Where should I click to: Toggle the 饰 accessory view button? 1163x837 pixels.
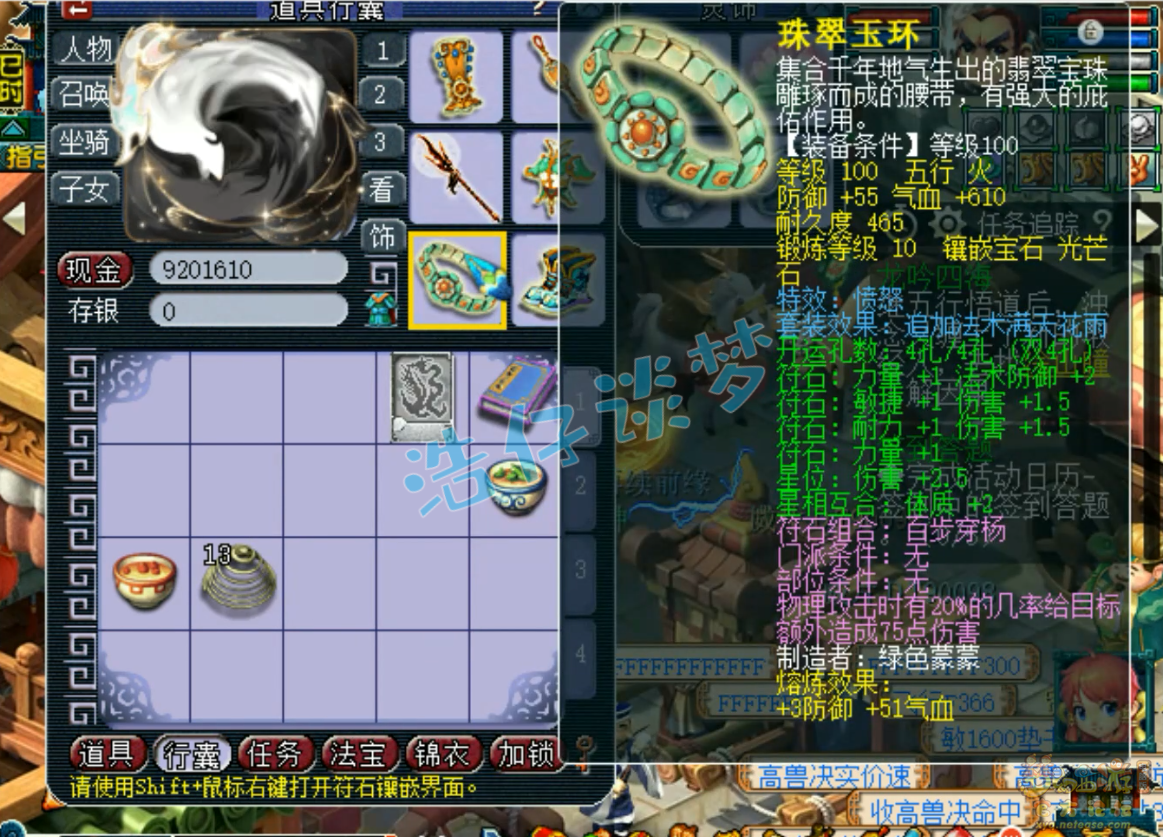click(383, 238)
